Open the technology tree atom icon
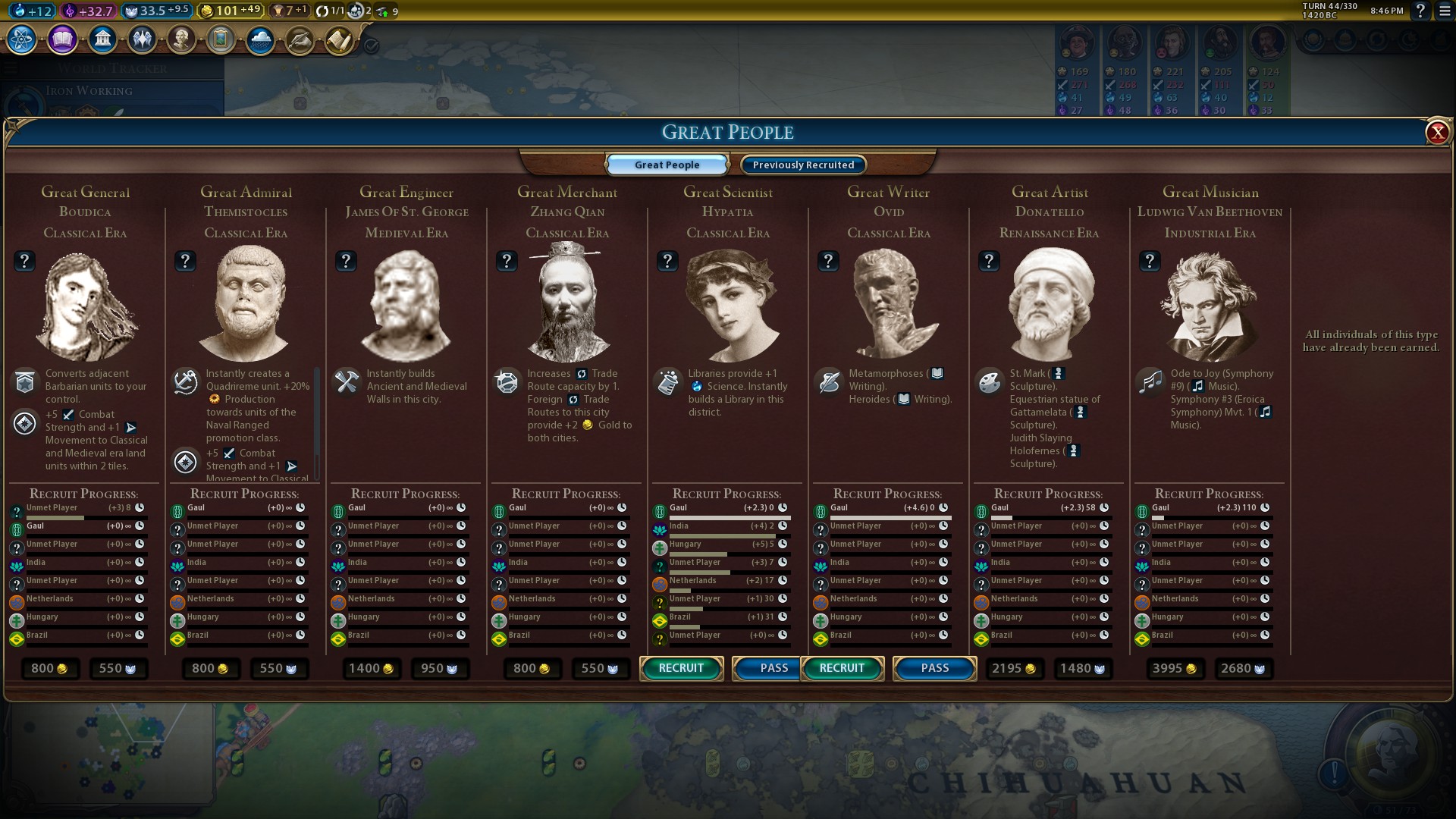This screenshot has width=1456, height=819. click(22, 39)
